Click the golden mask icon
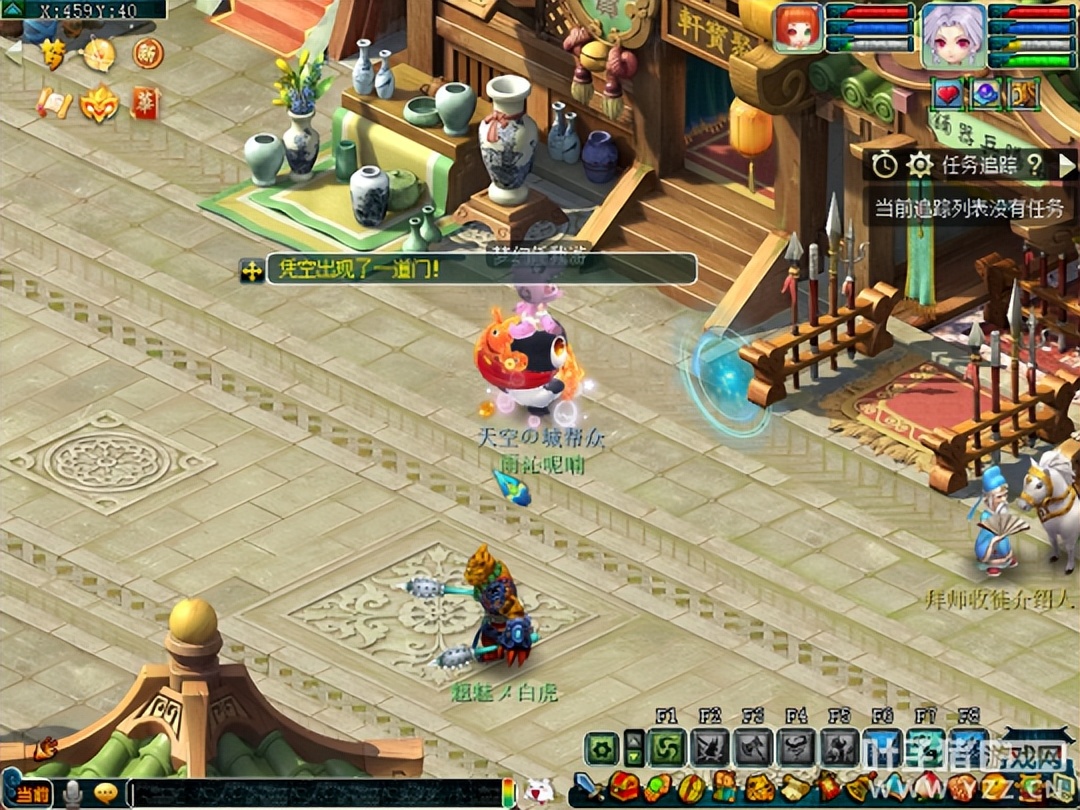The height and width of the screenshot is (810, 1080). coord(98,103)
